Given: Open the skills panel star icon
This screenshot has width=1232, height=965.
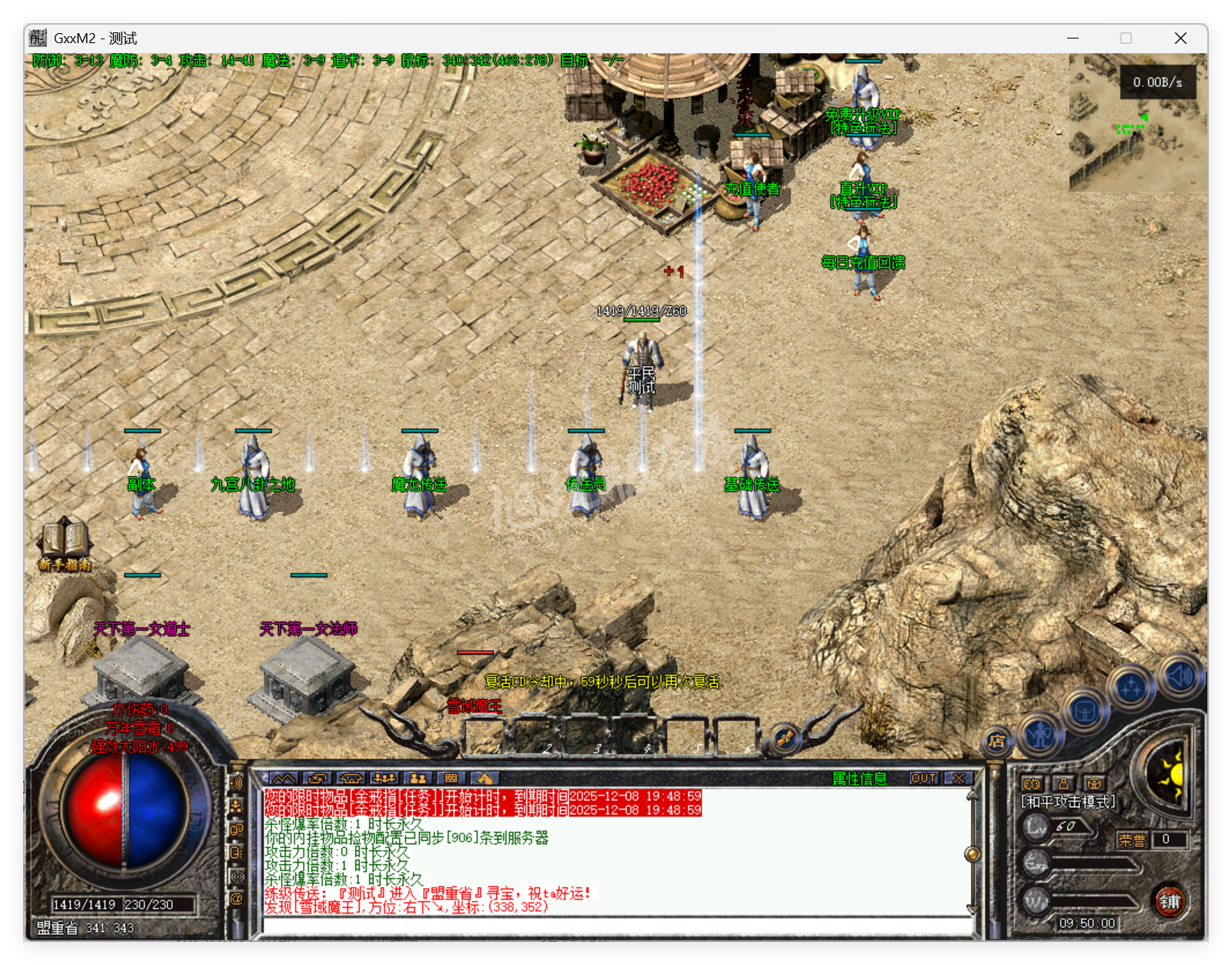Looking at the screenshot, I should [1131, 684].
